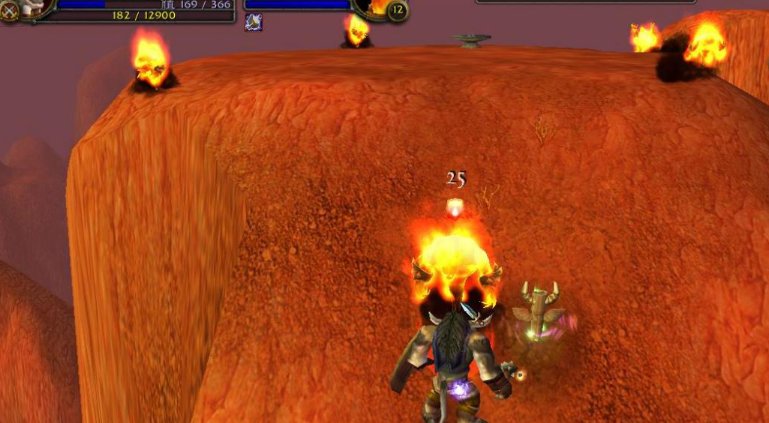Click the debuff icon under the target frame

click(254, 22)
